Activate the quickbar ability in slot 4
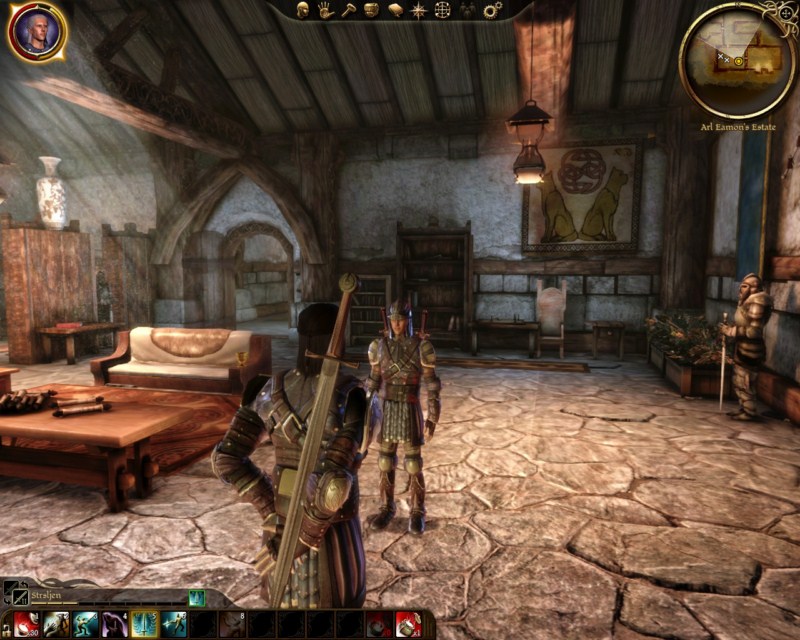Screen dimensions: 800x640 pos(114,625)
